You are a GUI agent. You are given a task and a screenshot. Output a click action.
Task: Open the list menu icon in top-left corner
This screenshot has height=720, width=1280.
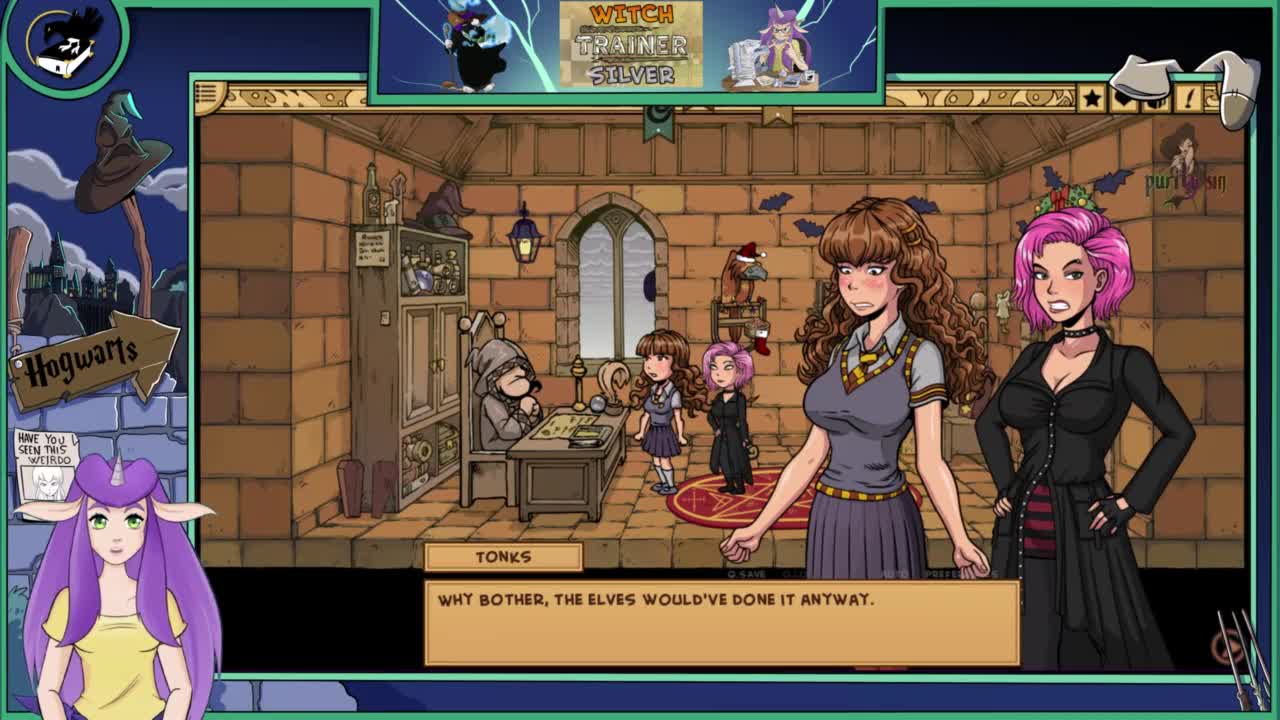pos(209,96)
